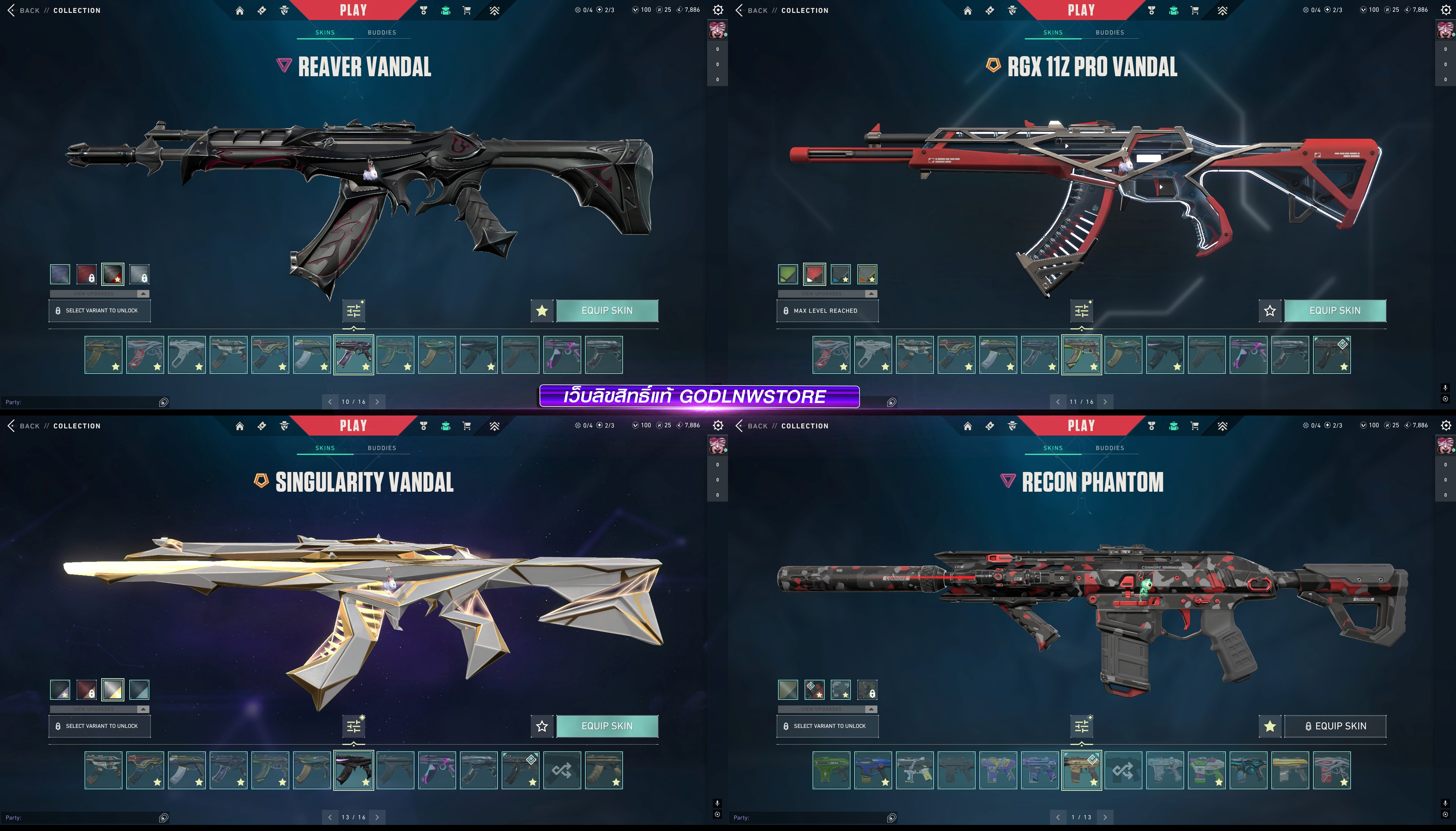The image size is (1456, 831).
Task: Choose the red variant swatch of RGX 11Z Pro Vandal
Action: point(814,274)
